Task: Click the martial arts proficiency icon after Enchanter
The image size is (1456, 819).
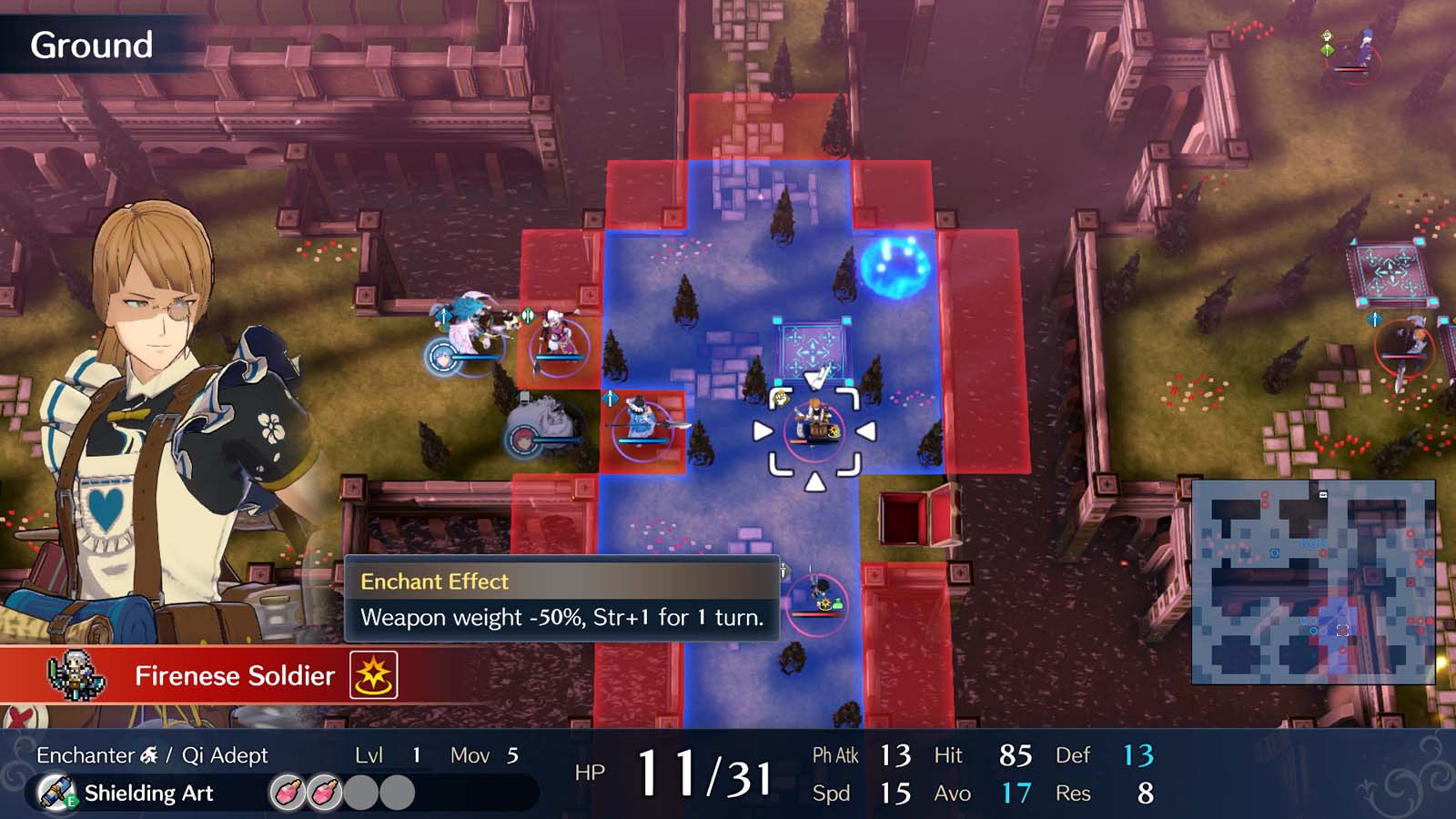Action: point(147,753)
